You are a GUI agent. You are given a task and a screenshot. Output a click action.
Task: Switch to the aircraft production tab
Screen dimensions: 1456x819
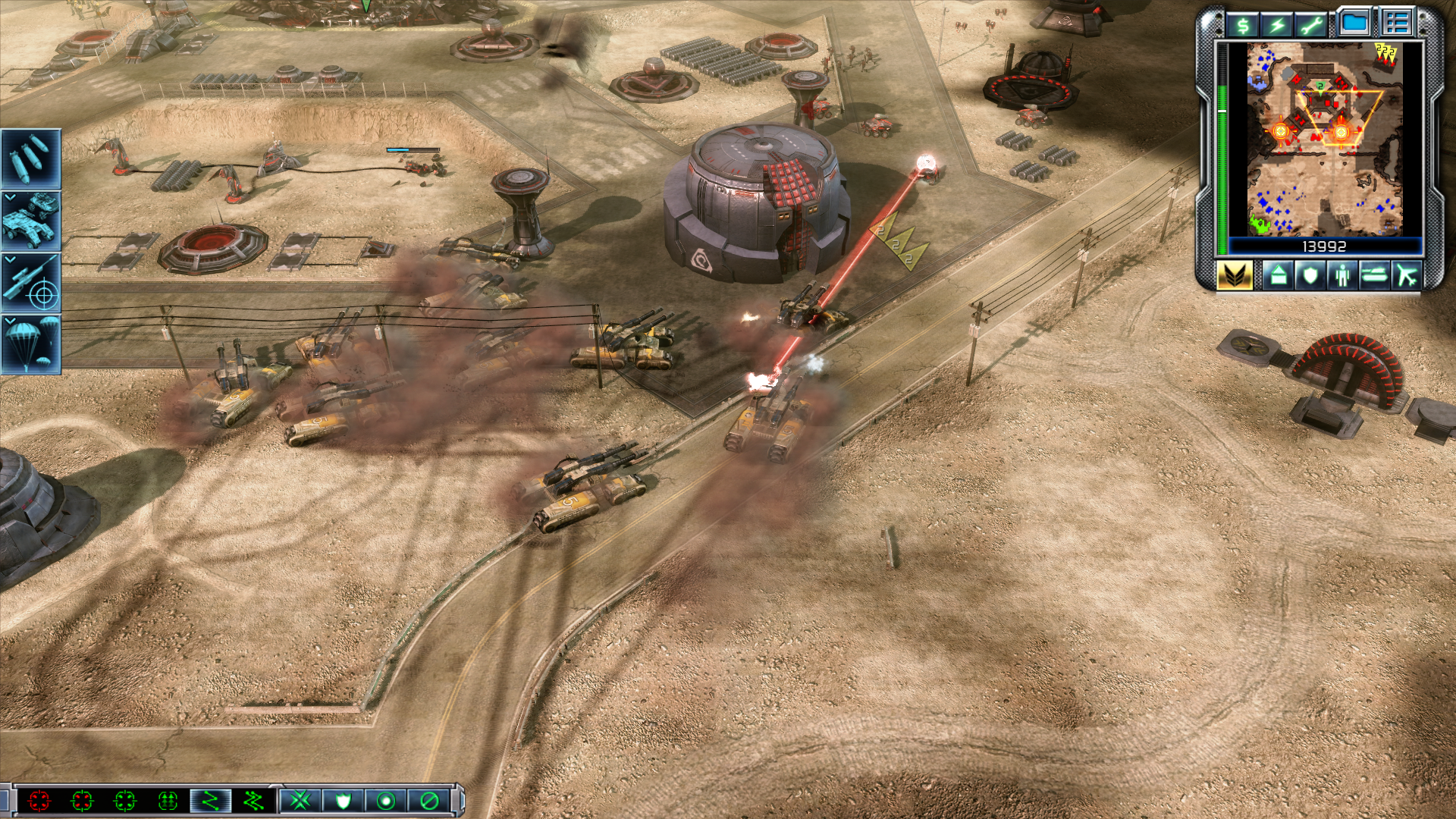tap(1407, 275)
